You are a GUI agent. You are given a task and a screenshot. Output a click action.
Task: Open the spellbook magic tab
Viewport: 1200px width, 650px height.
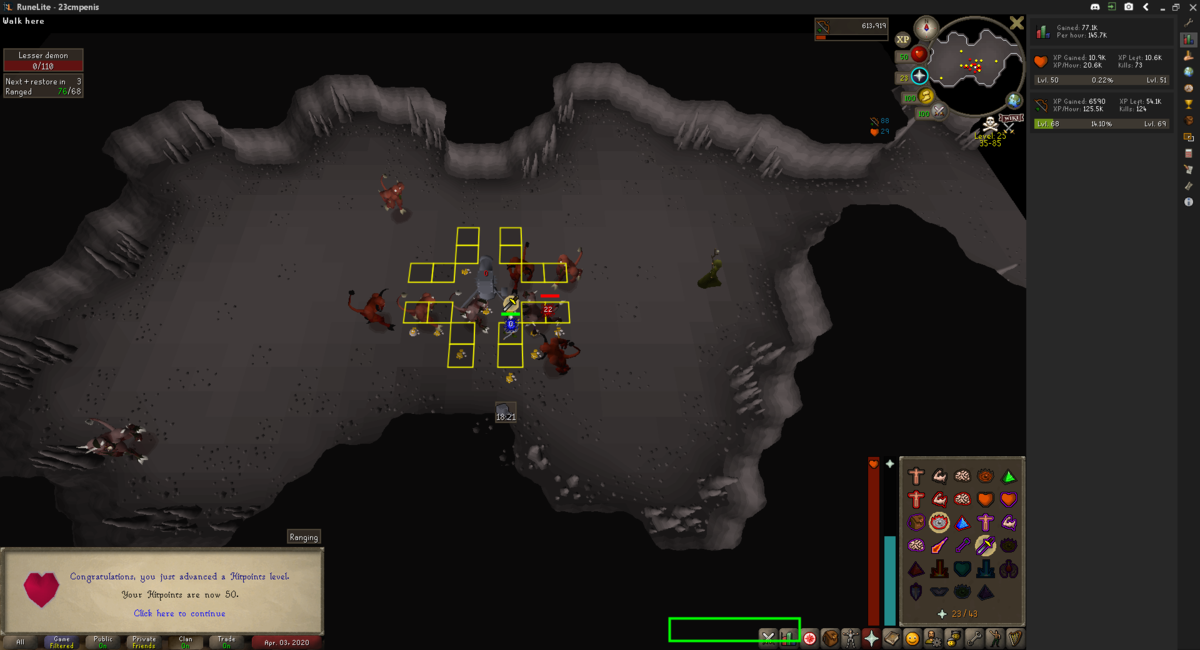coord(892,637)
